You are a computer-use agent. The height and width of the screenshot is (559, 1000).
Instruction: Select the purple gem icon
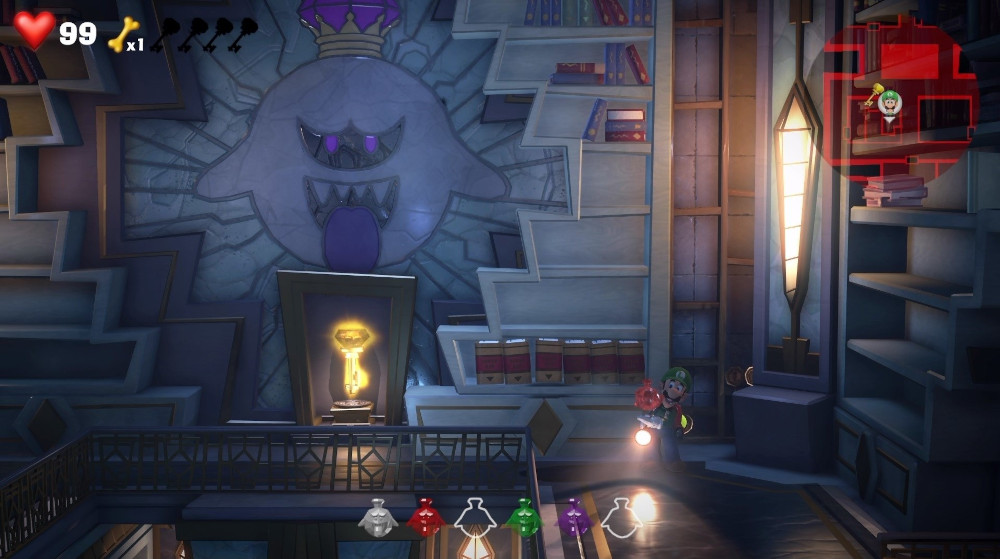pos(573,517)
